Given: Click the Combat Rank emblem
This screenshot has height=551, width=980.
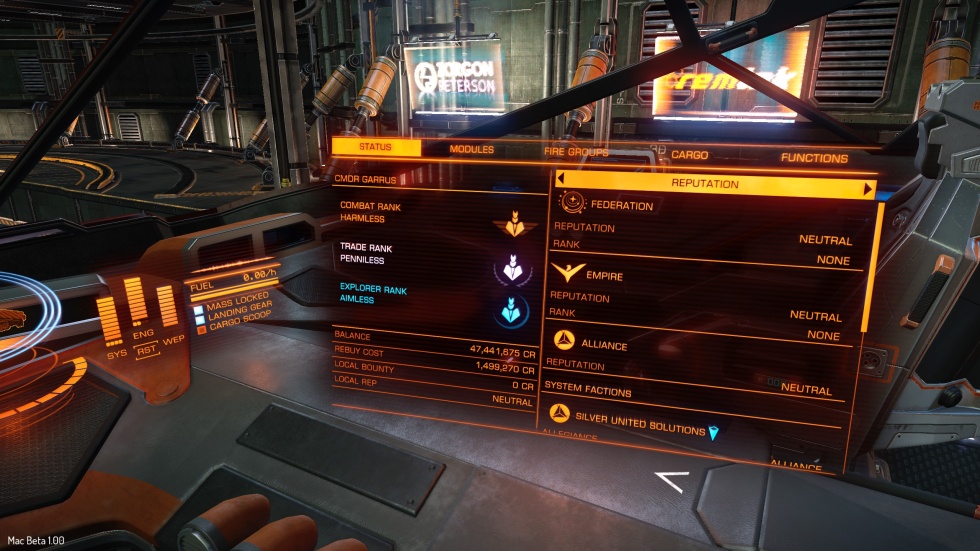Looking at the screenshot, I should (515, 225).
